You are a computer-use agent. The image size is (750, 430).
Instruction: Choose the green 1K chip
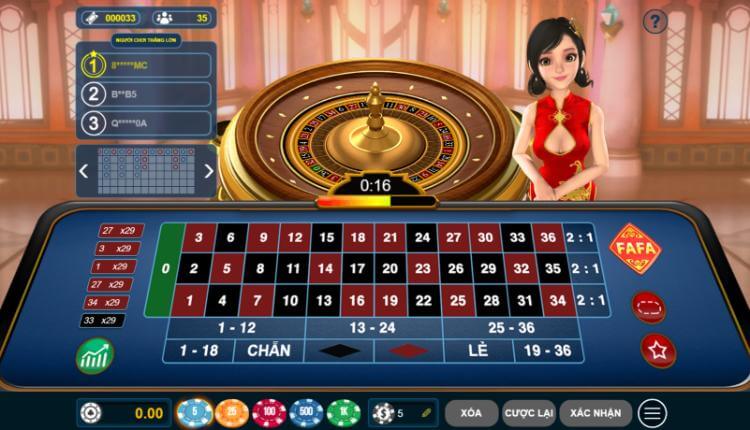[343, 412]
